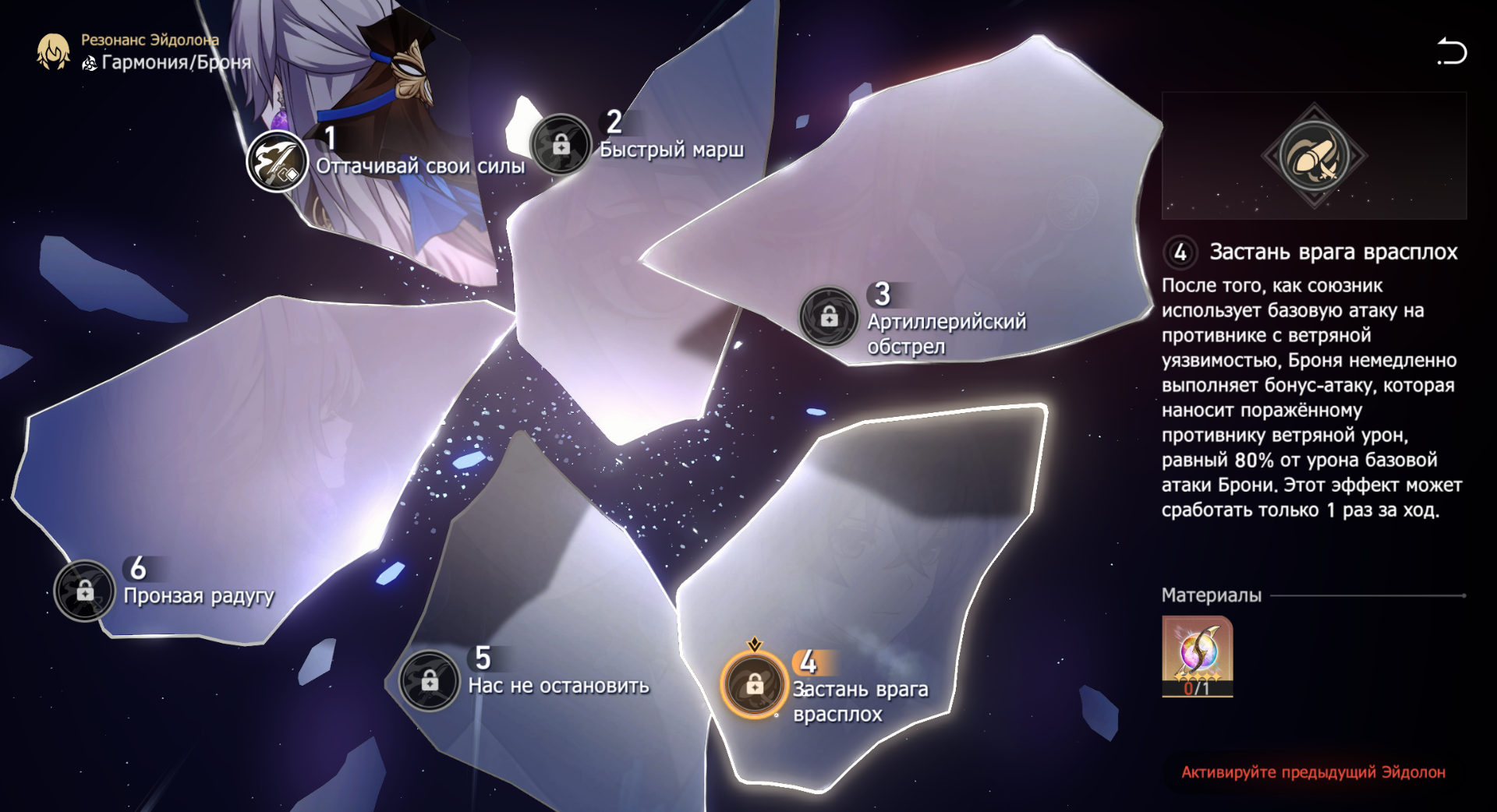Choose Eidolon 3 Артиллерийский обстрел
The height and width of the screenshot is (812, 1497).
pyautogui.click(x=829, y=316)
